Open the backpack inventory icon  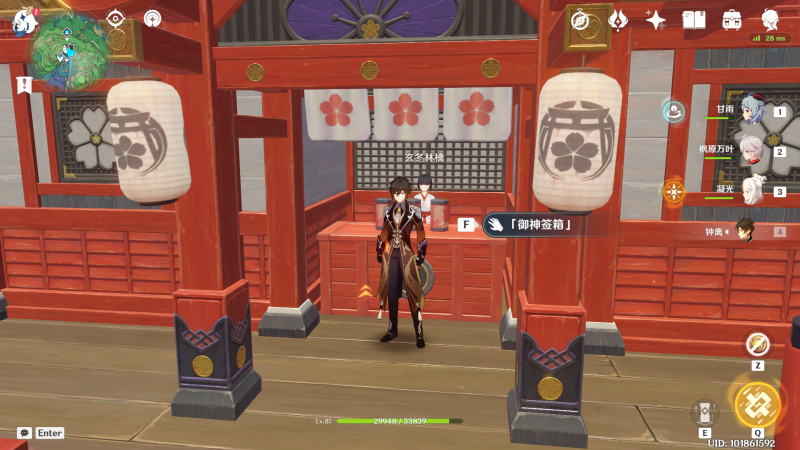732,19
